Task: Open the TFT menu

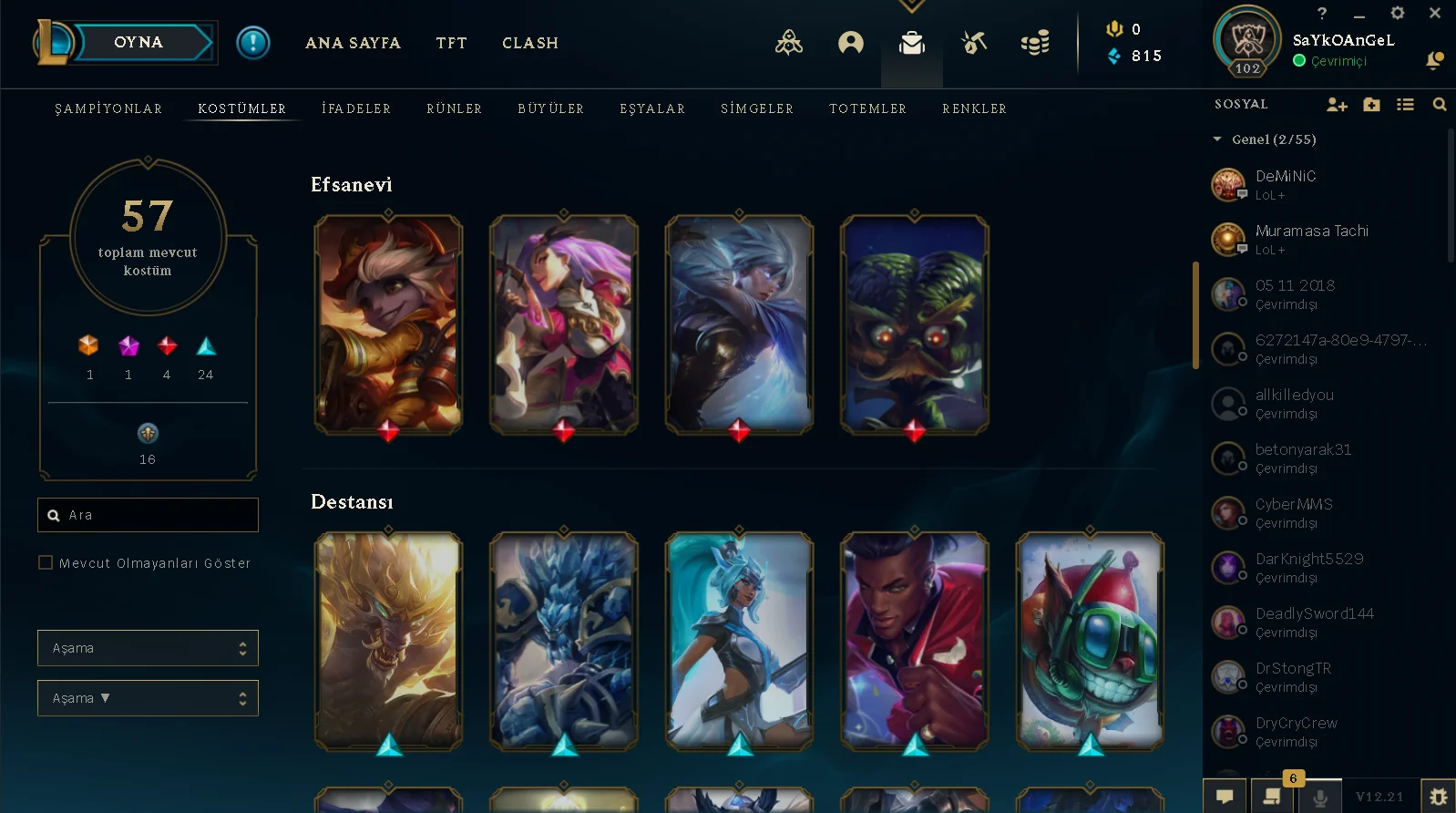Action: (x=451, y=43)
